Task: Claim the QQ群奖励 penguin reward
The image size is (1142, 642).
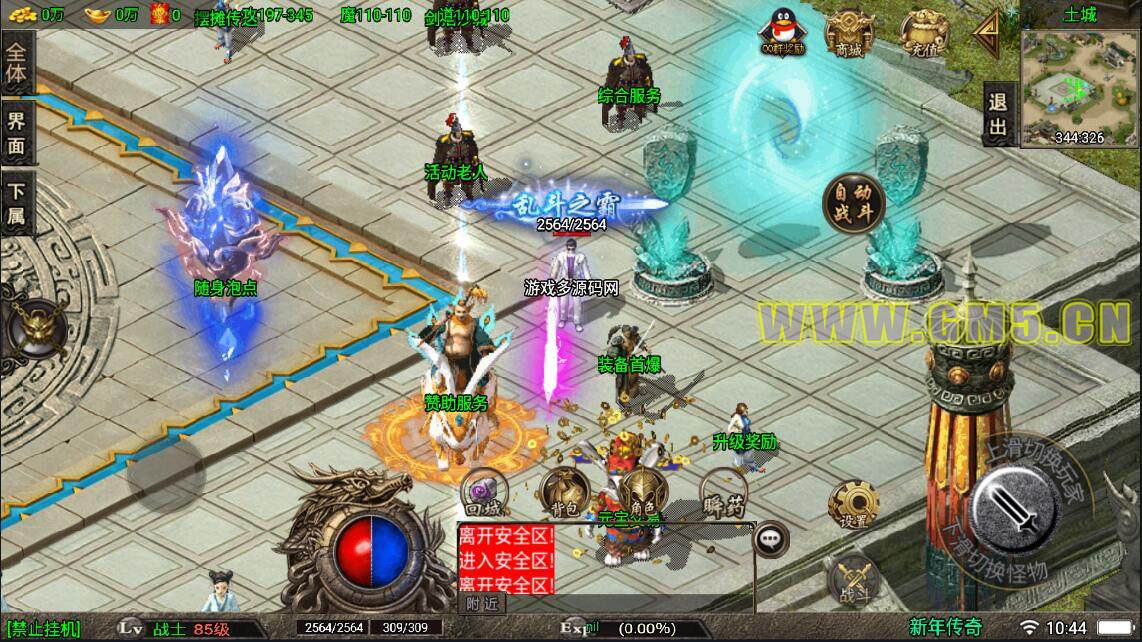Action: (x=783, y=33)
